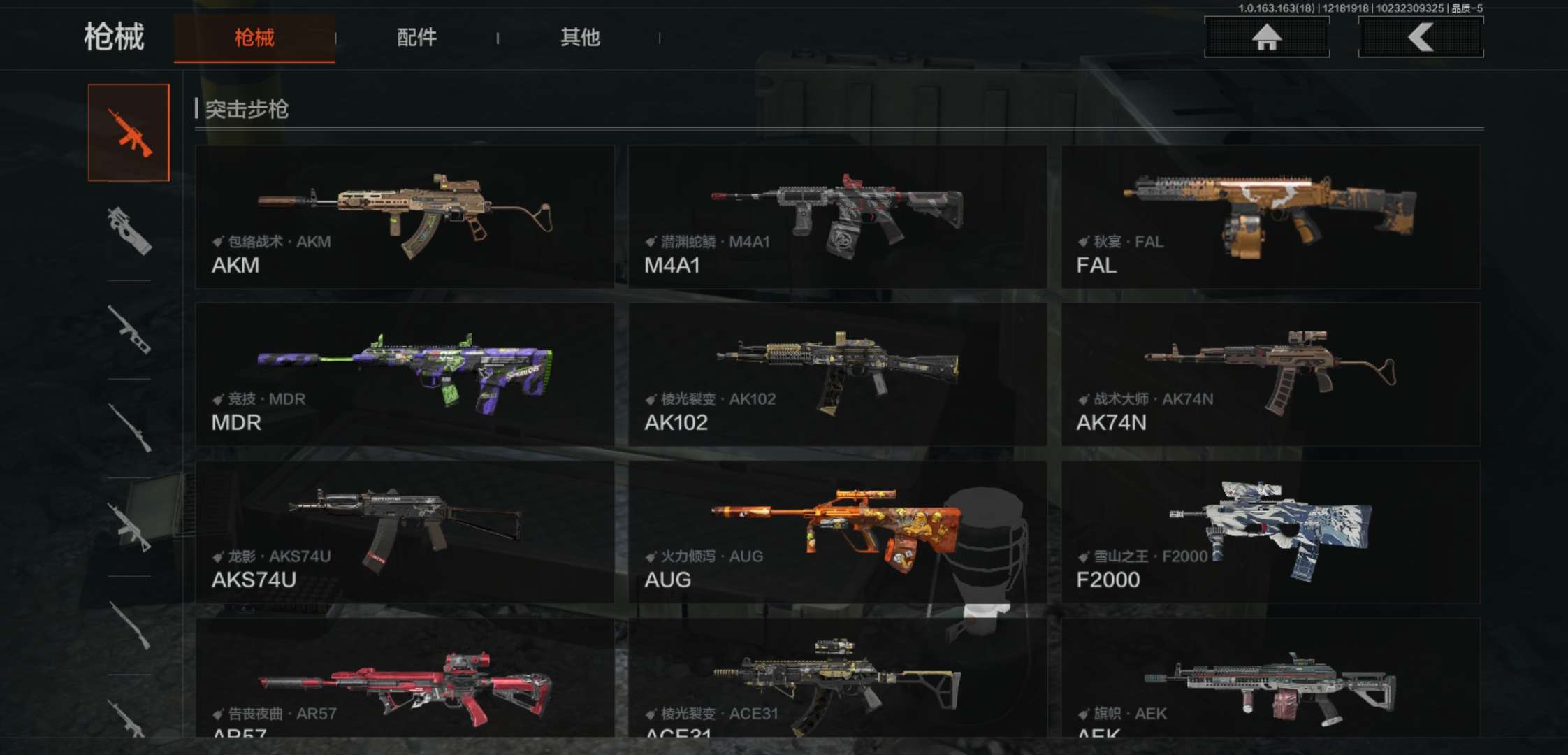
Task: Choose the P90 submachine gun category icon
Action: (129, 231)
